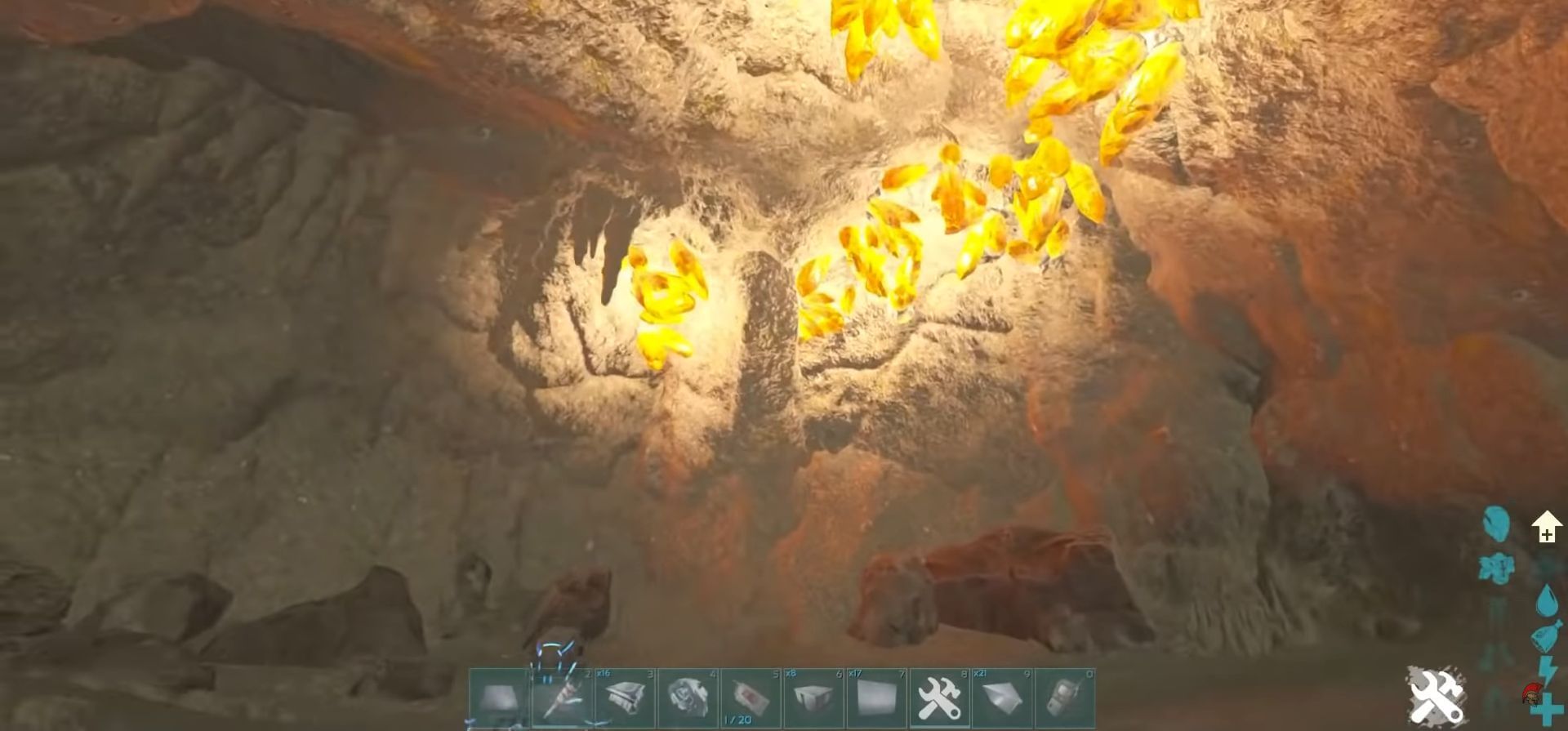Click the flask status icon on right edge
1568x731 pixels.
[1547, 635]
